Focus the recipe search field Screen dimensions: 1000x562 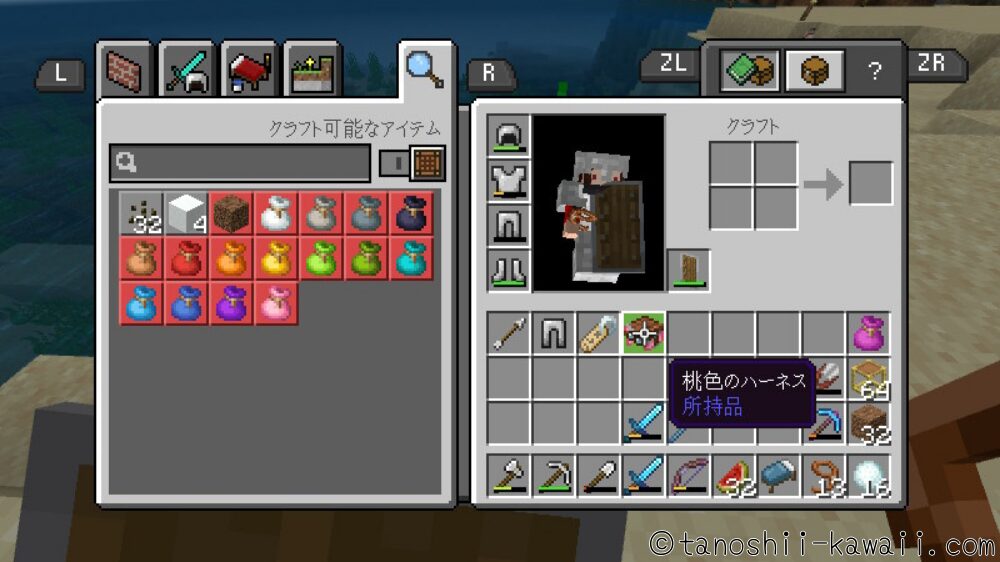tap(240, 162)
